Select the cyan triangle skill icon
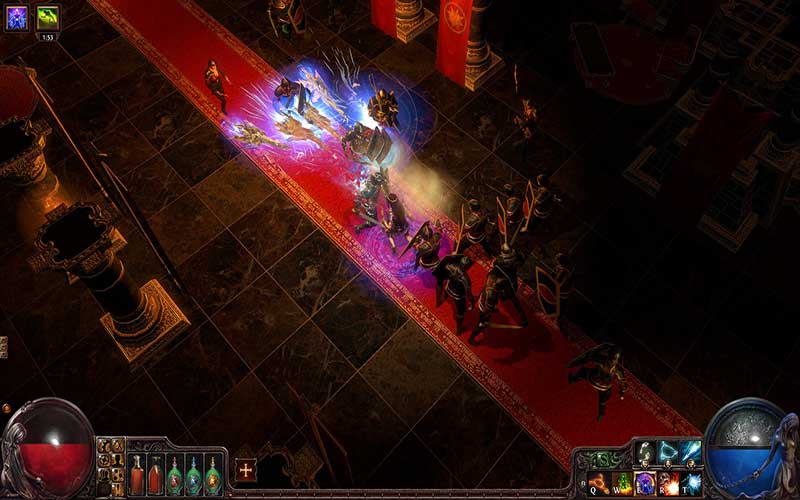Screen dimensions: 800x500 [668, 452]
